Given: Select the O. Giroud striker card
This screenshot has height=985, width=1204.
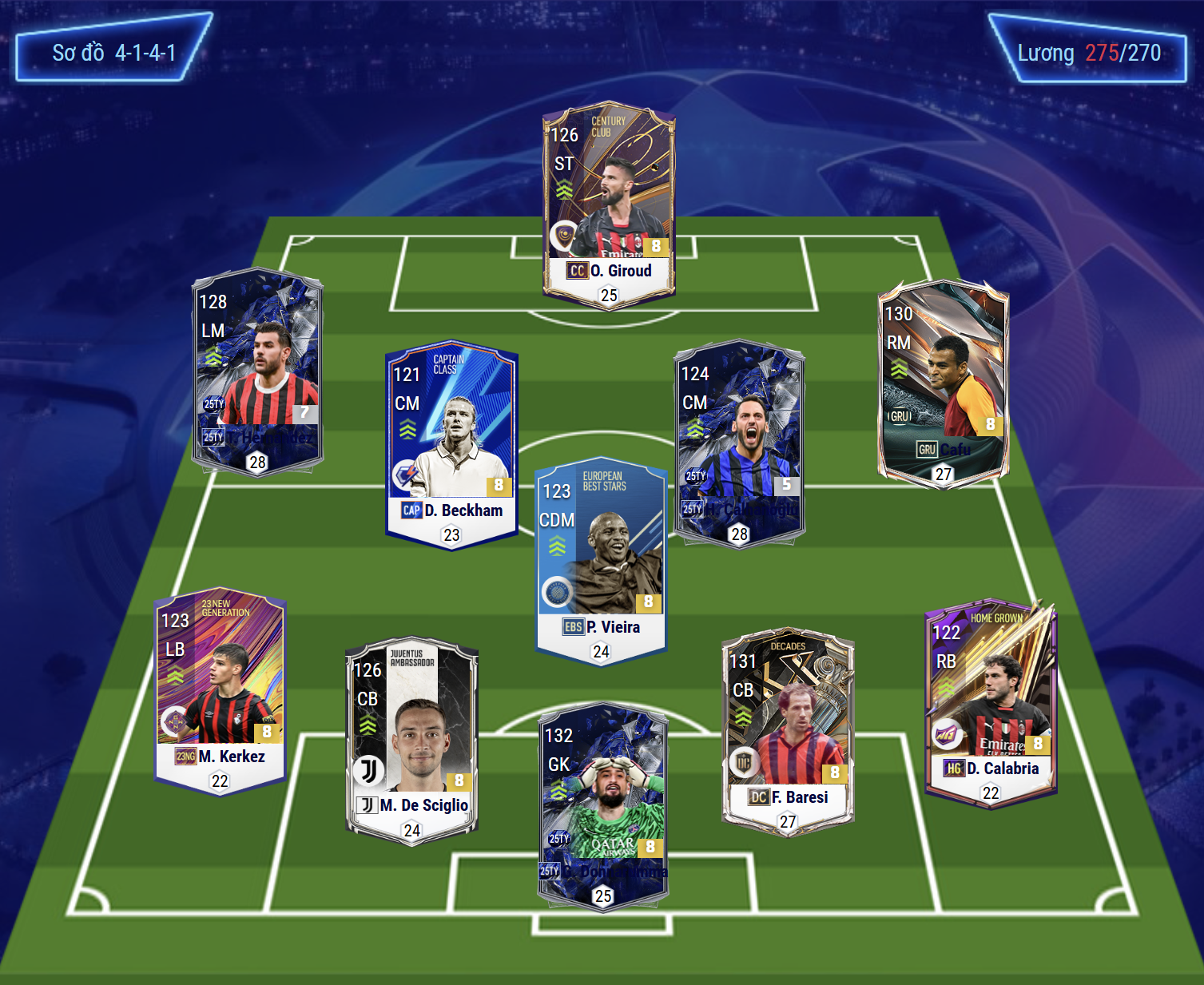Looking at the screenshot, I should (x=609, y=205).
